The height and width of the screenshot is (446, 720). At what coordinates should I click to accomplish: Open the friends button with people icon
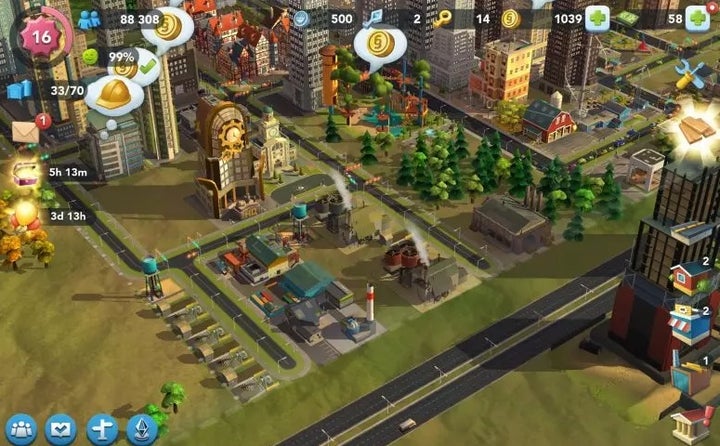[x=20, y=428]
